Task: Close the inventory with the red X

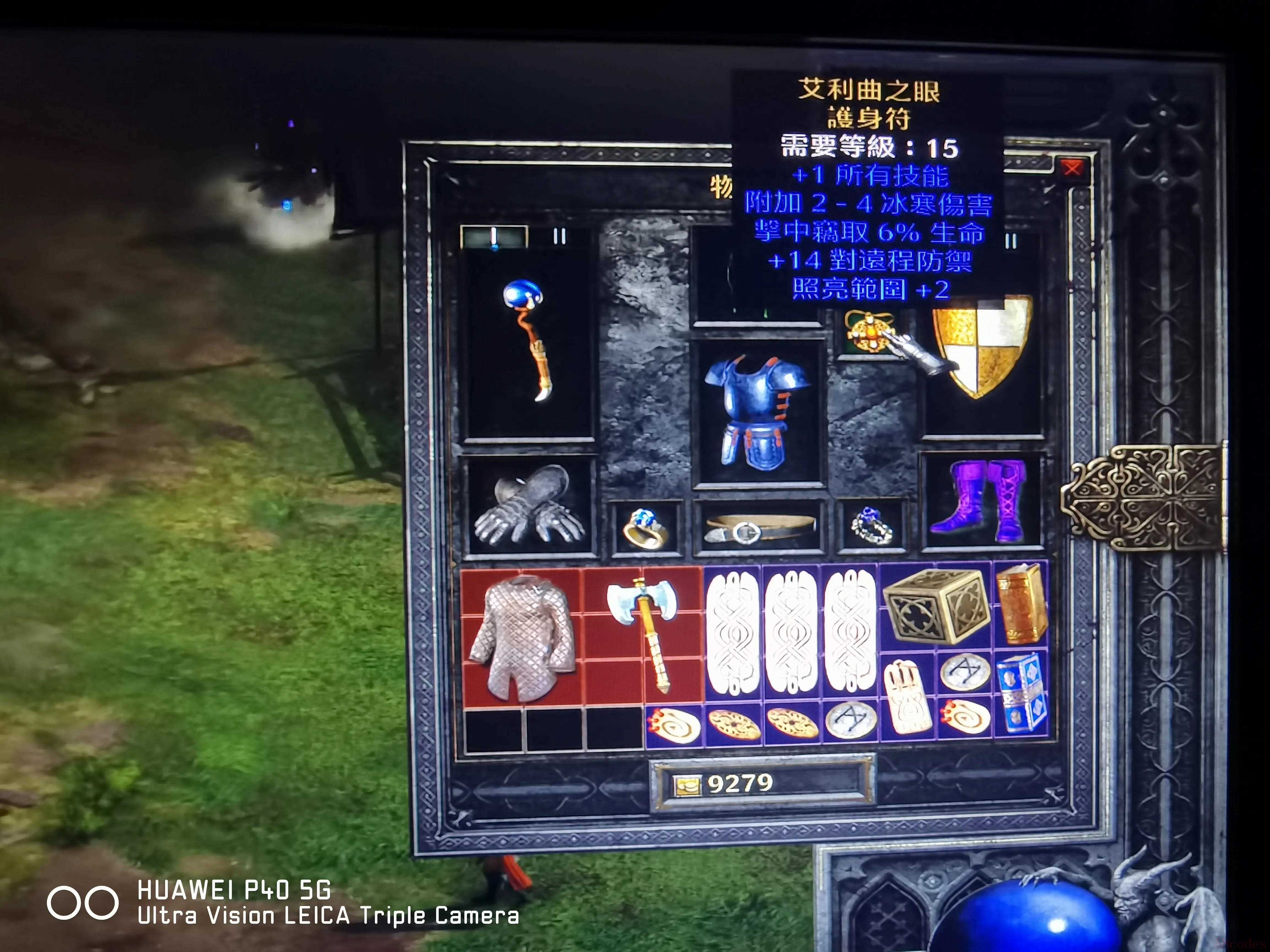Action: point(1071,169)
